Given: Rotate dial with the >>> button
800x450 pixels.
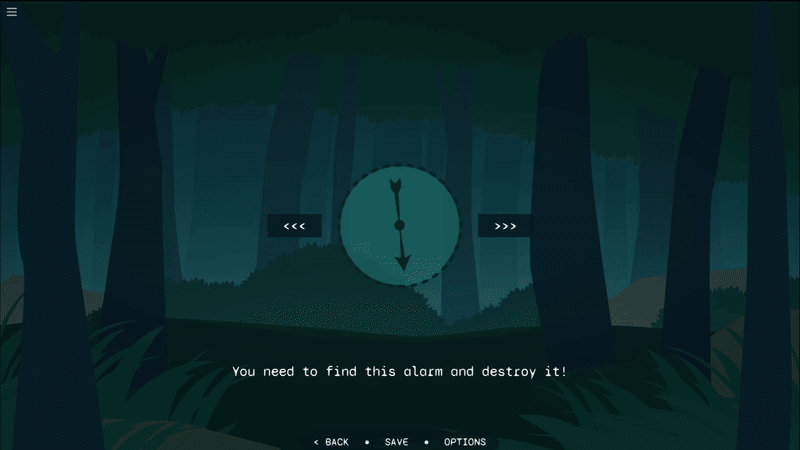Looking at the screenshot, I should [505, 226].
